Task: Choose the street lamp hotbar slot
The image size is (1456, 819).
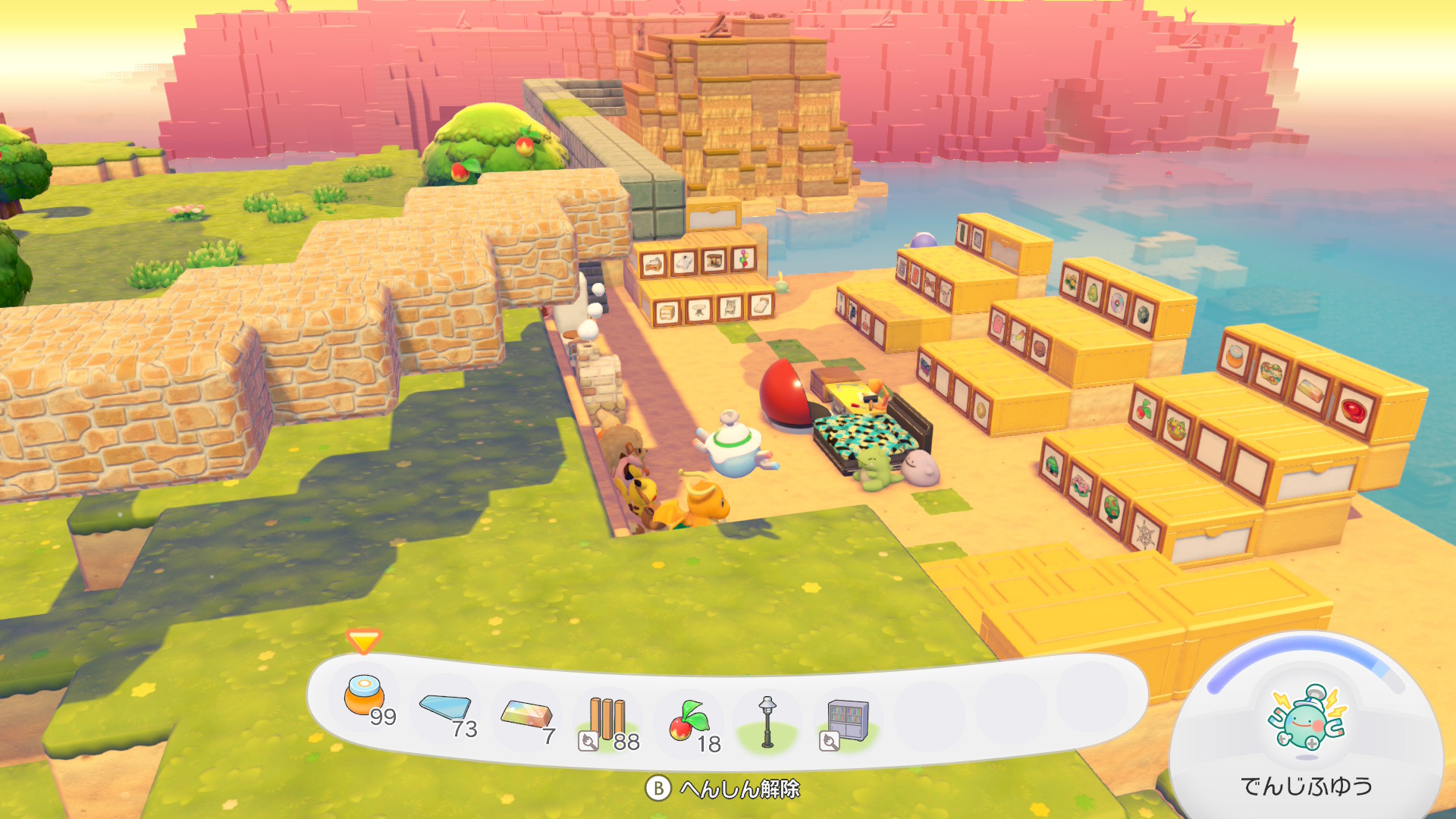Action: [767, 721]
